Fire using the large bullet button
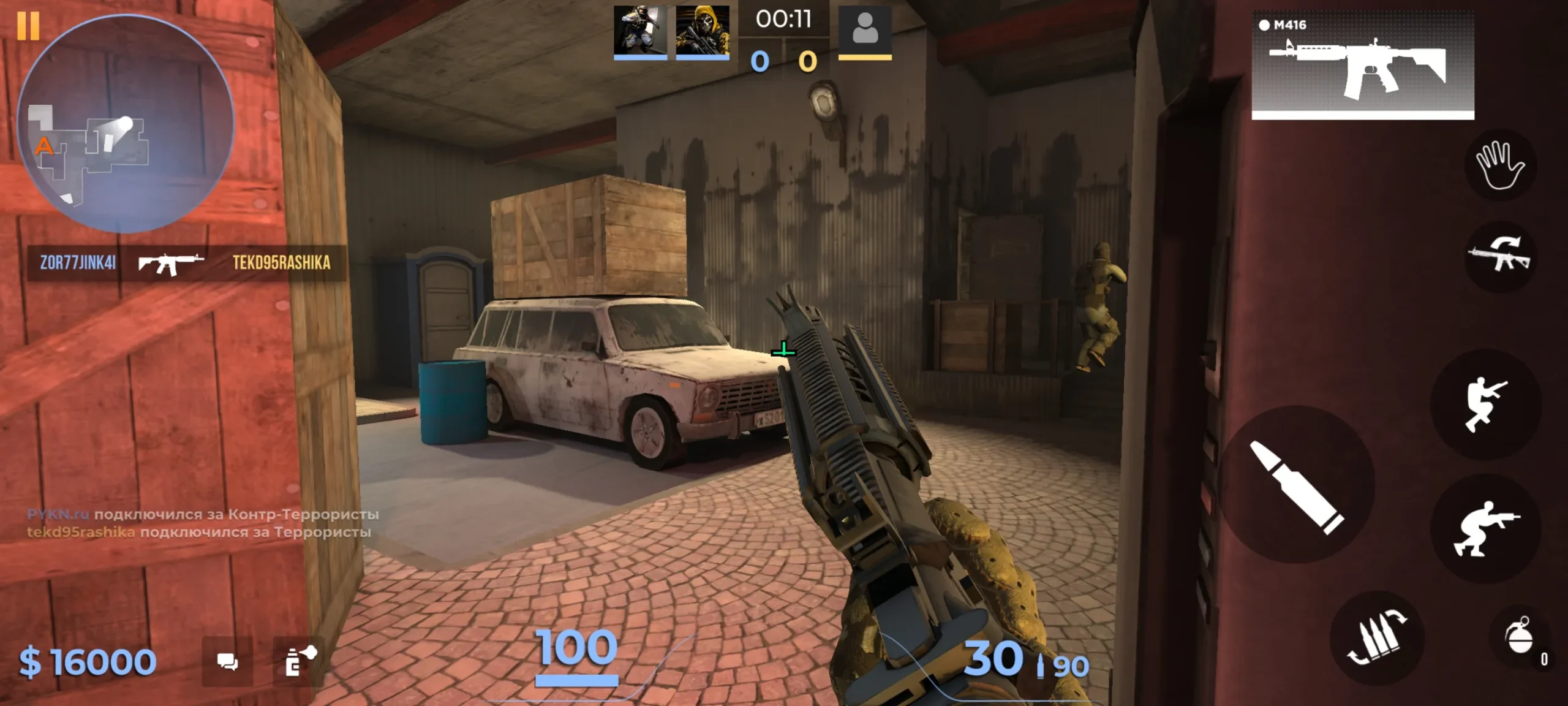This screenshot has height=706, width=1568. click(x=1296, y=485)
